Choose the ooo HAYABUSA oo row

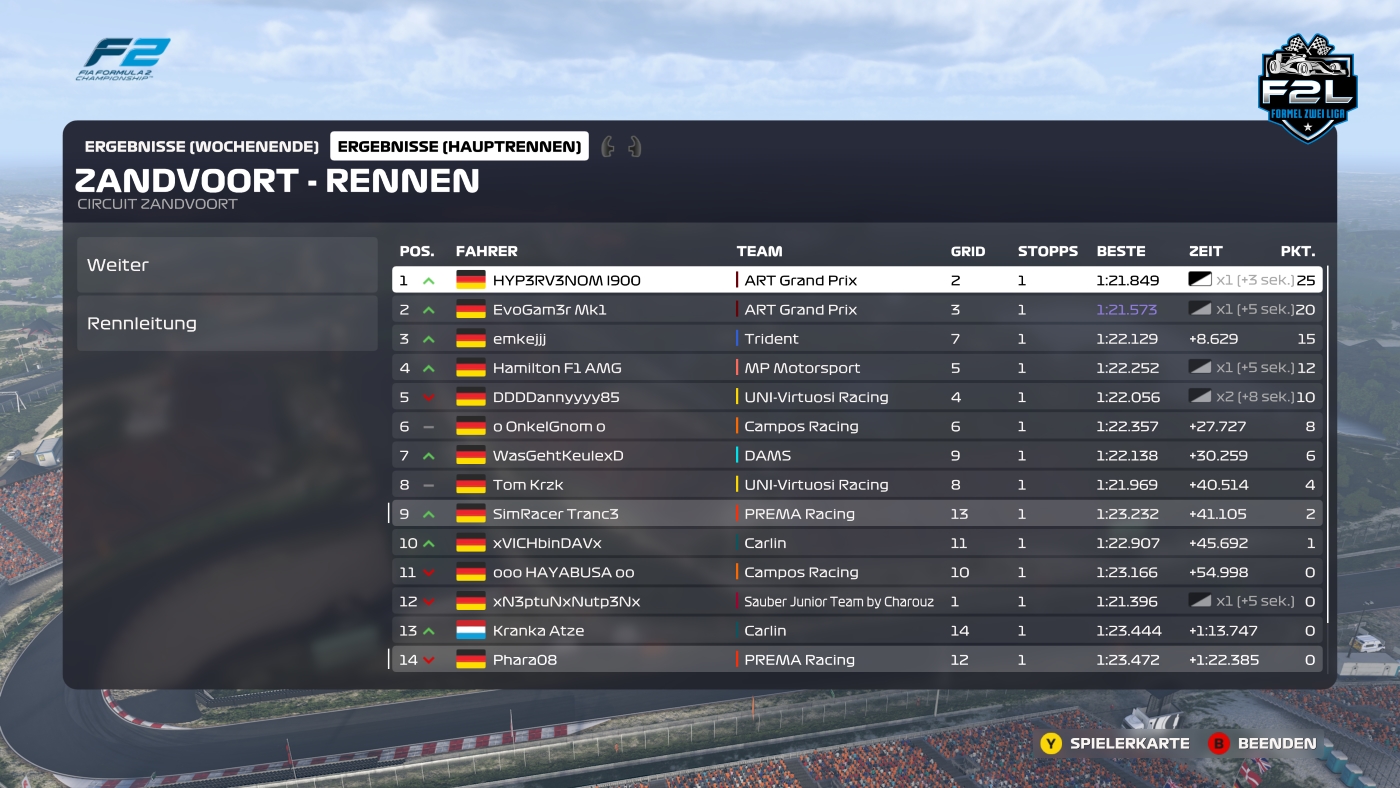(857, 572)
